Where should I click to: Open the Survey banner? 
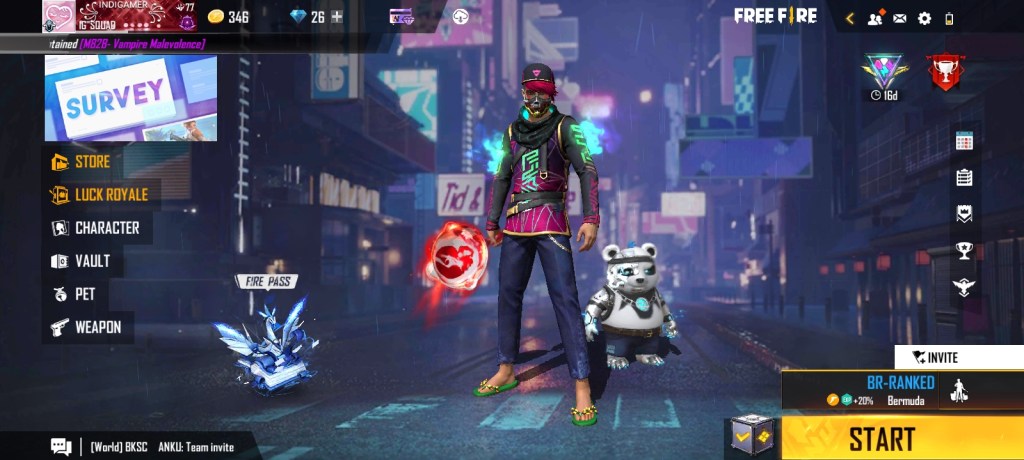click(131, 97)
